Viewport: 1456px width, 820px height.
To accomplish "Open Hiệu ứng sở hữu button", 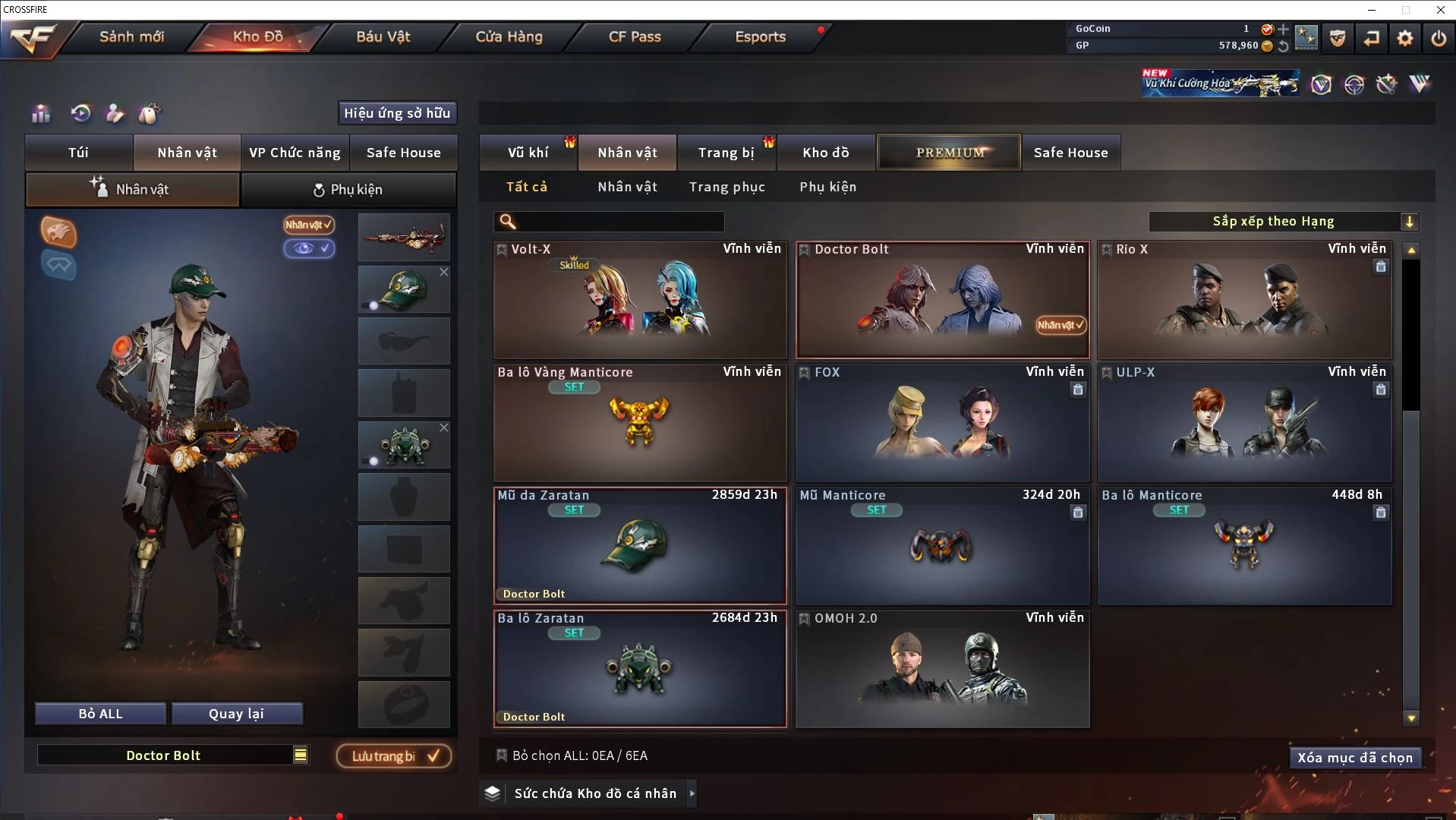I will click(x=397, y=113).
